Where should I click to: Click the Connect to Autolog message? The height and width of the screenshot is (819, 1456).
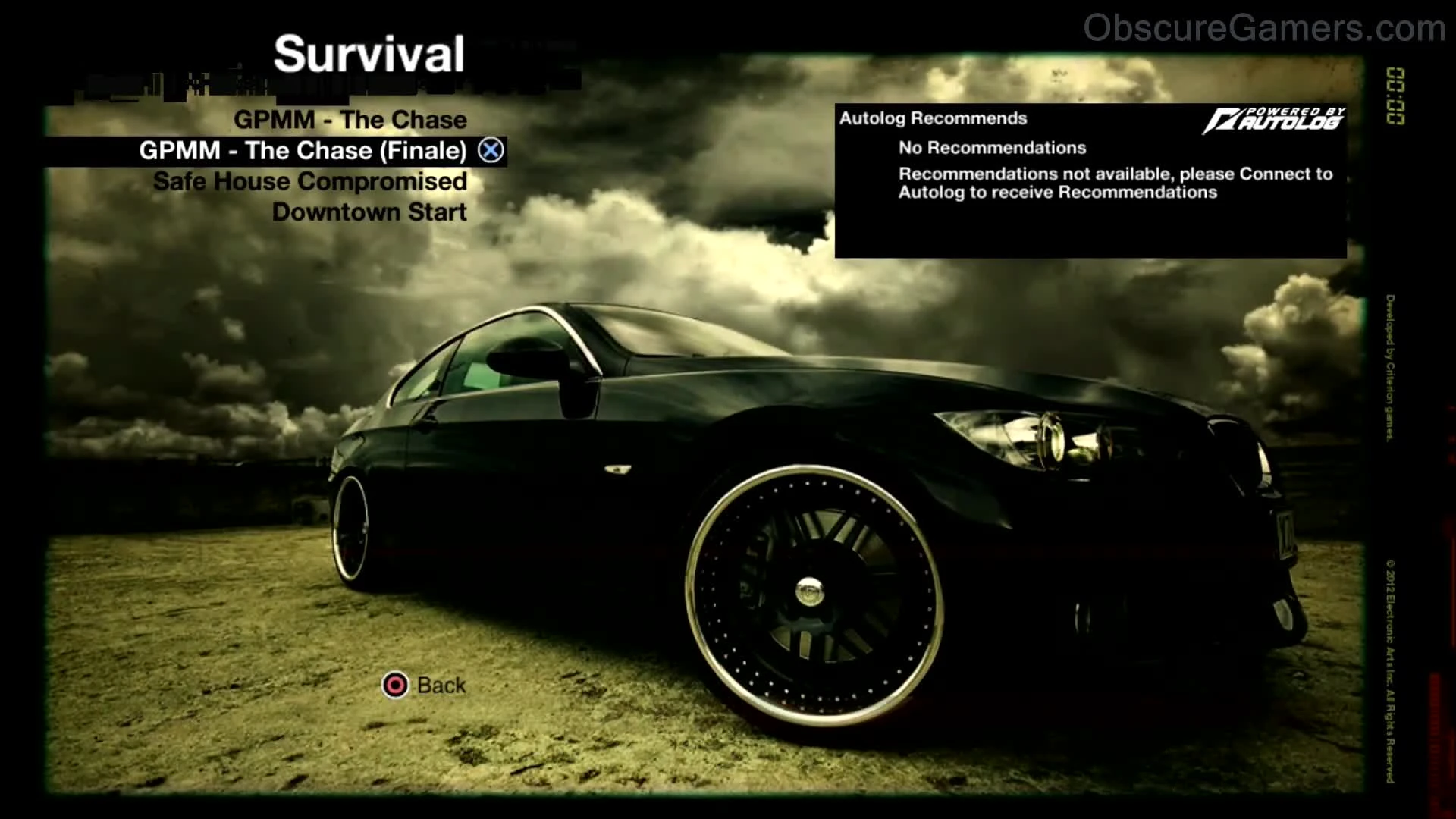(1113, 183)
